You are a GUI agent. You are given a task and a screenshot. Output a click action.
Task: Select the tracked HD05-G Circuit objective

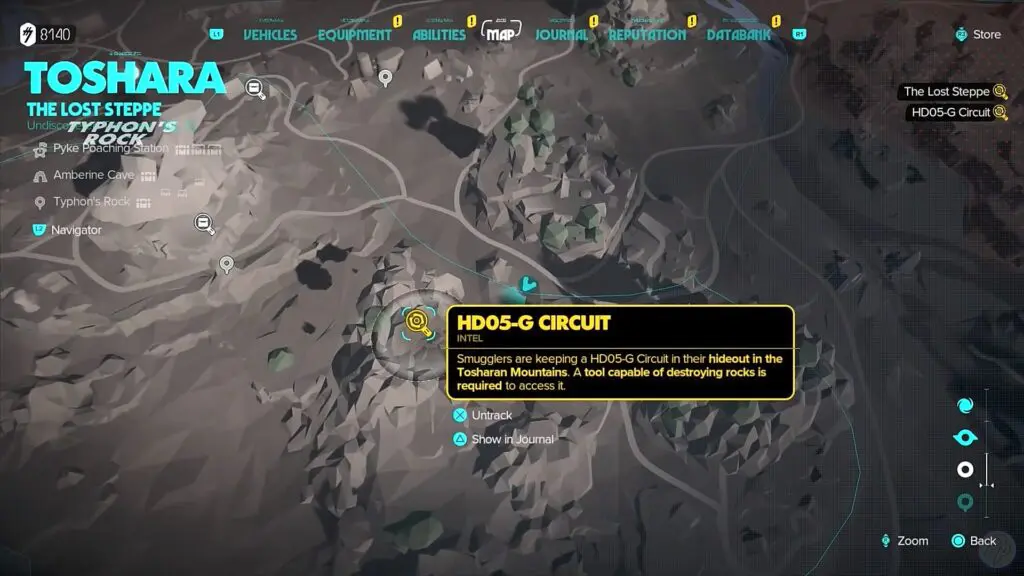click(948, 113)
